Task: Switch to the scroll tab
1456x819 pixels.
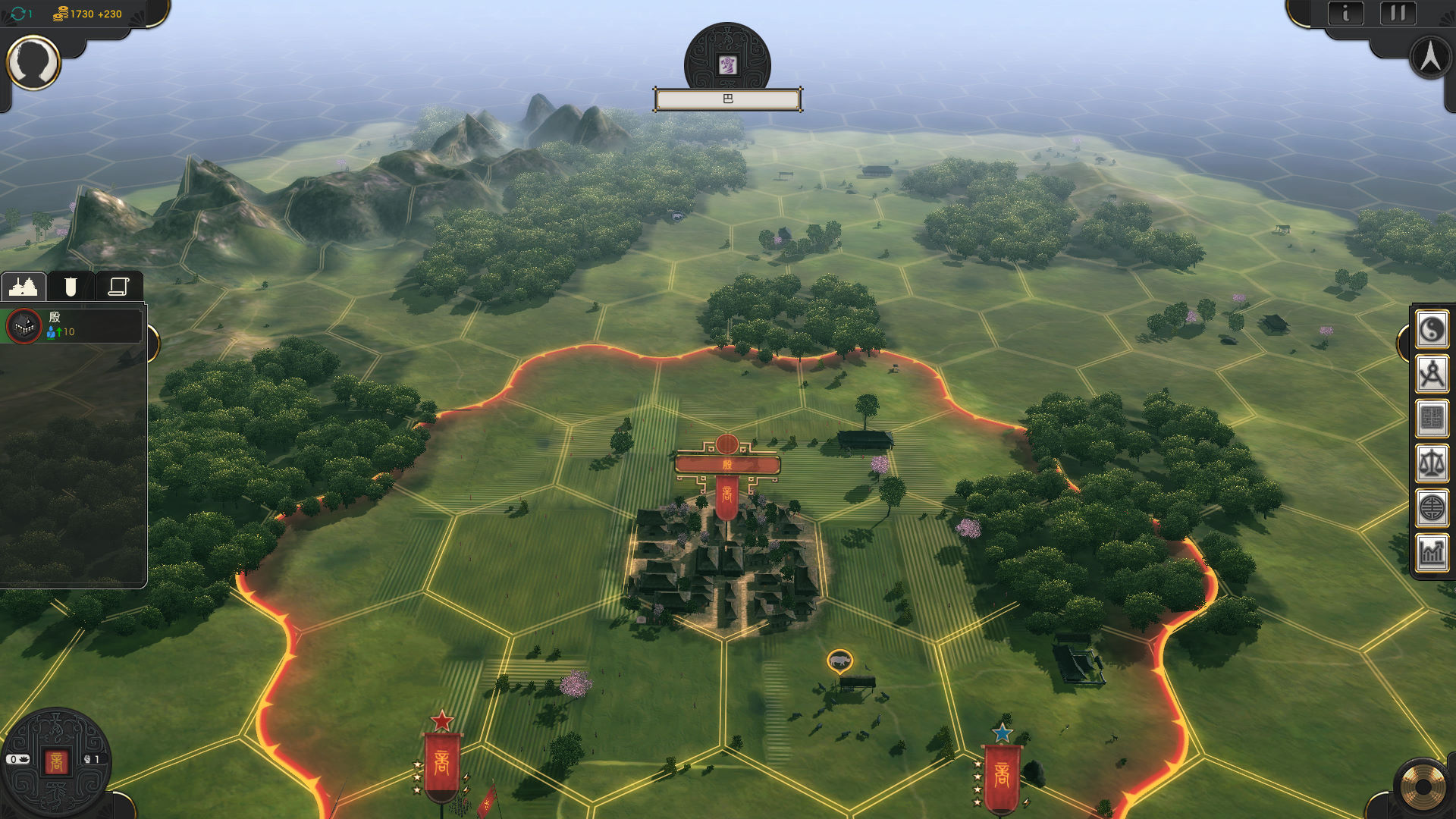Action: [118, 287]
